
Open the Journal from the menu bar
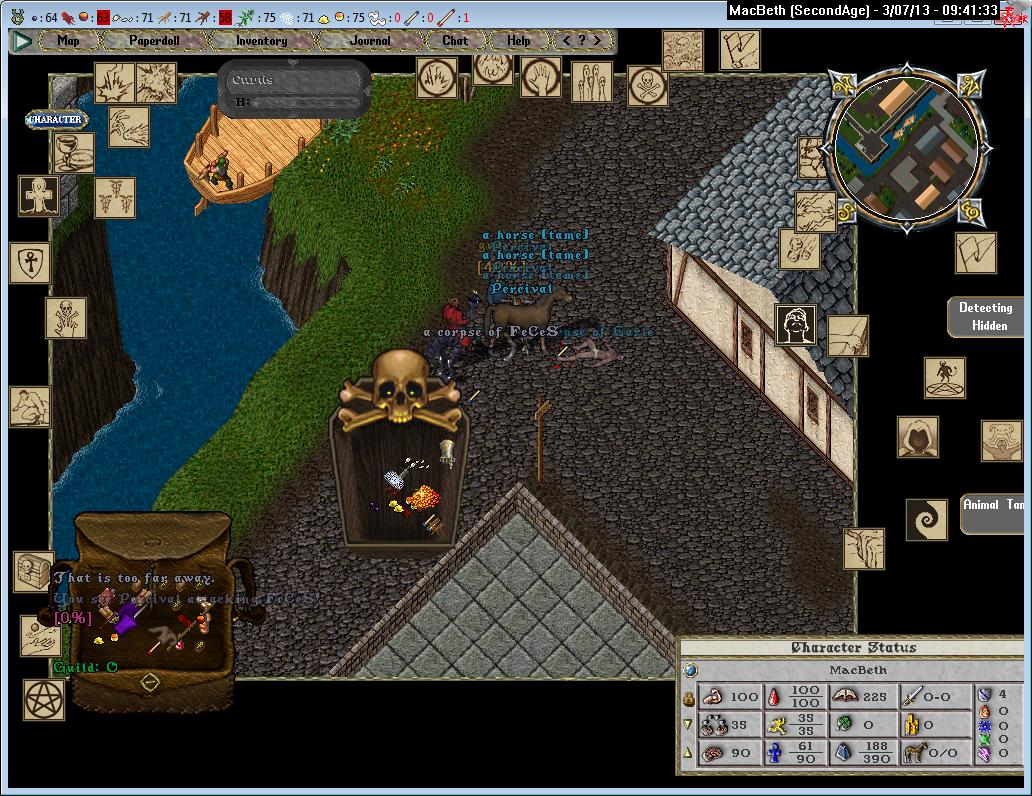click(370, 41)
